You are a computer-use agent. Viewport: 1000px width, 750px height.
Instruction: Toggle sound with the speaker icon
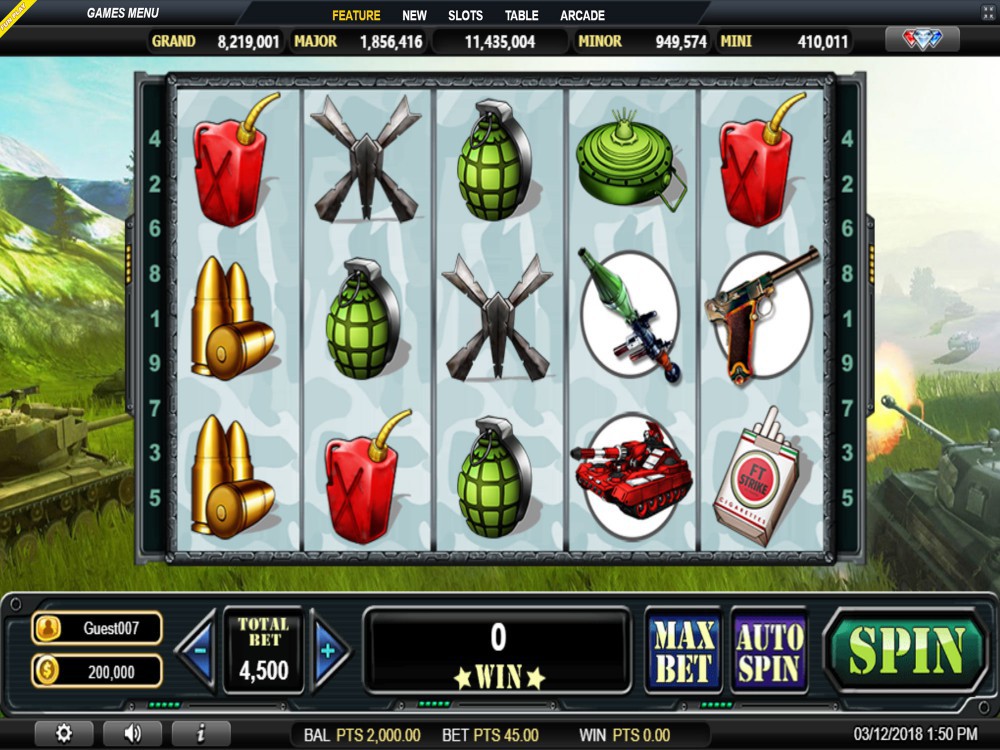tap(133, 733)
